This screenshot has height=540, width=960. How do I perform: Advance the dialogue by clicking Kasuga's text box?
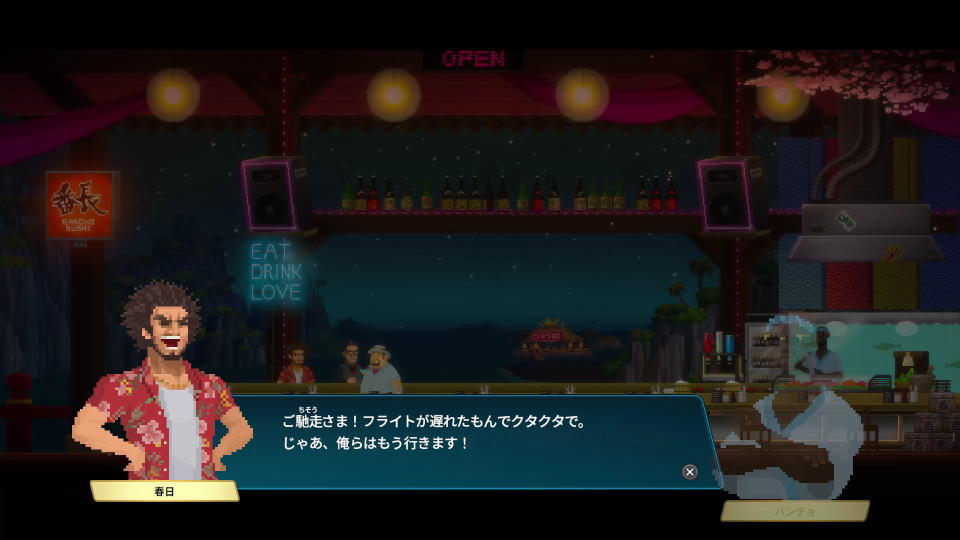click(470, 440)
